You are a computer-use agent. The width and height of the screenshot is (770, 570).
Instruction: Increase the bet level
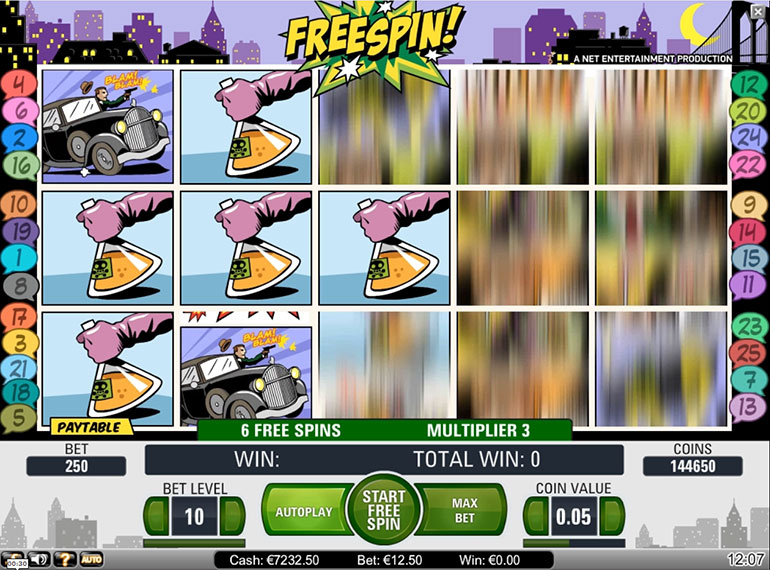click(x=231, y=516)
